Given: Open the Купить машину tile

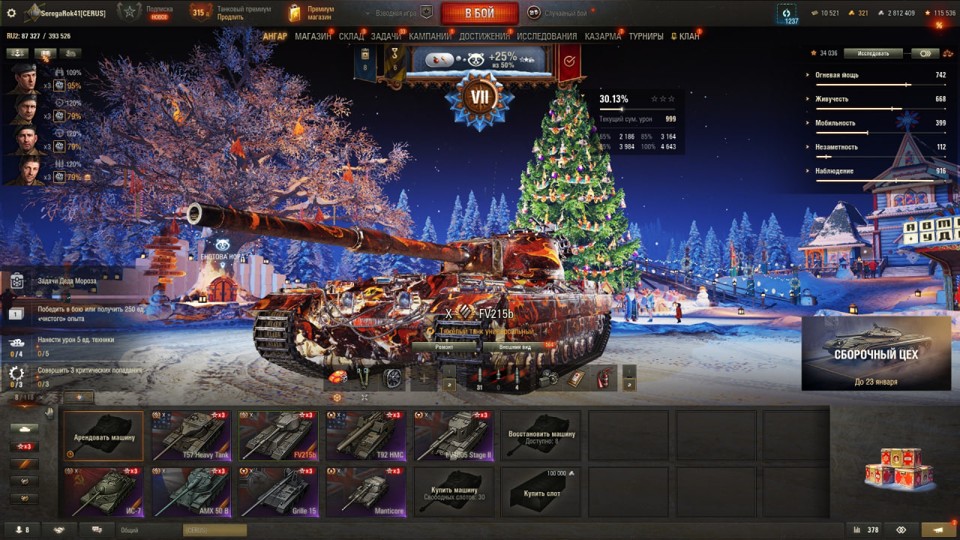Looking at the screenshot, I should [x=453, y=492].
